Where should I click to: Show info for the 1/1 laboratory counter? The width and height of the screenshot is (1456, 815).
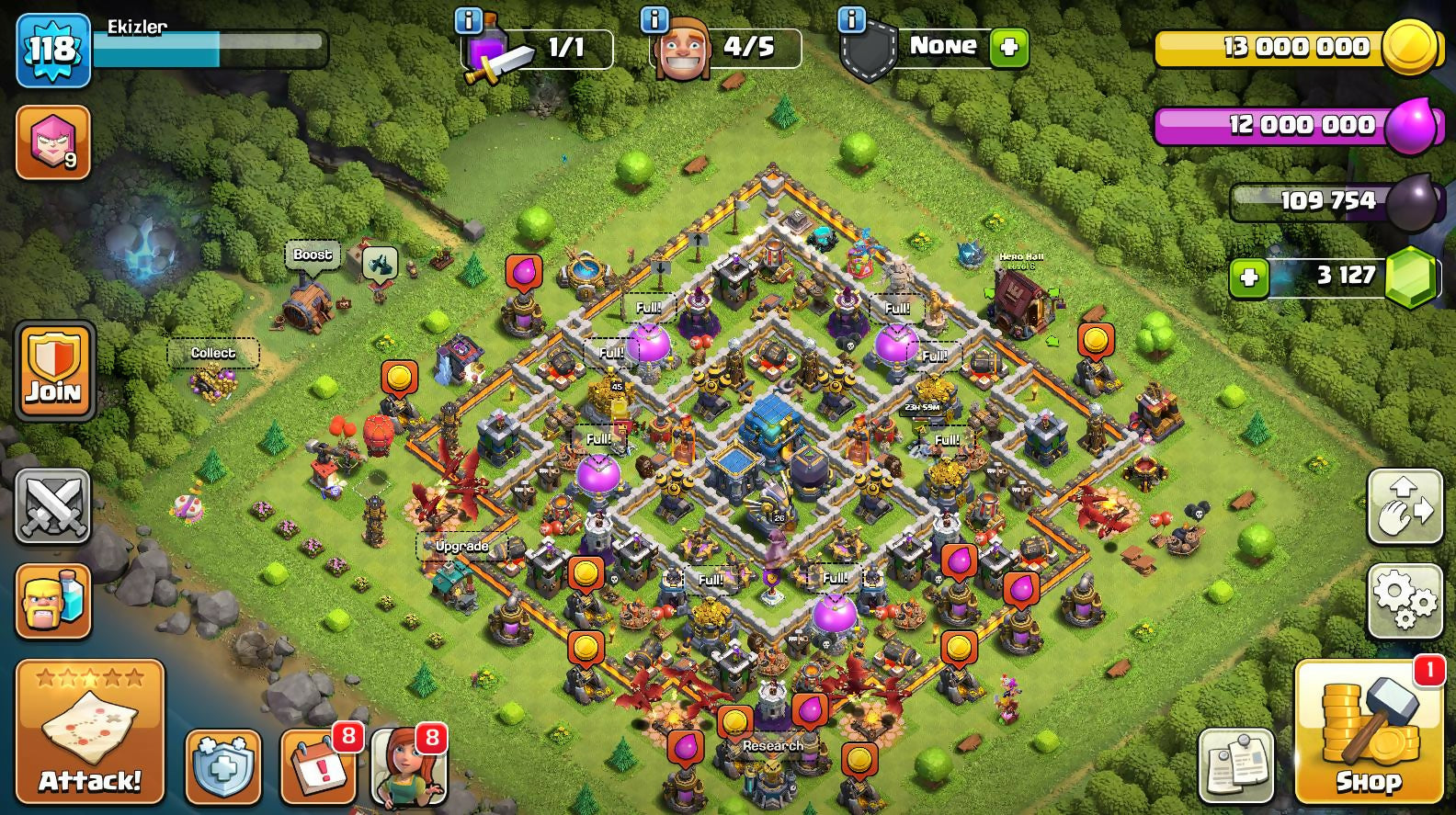(x=469, y=19)
